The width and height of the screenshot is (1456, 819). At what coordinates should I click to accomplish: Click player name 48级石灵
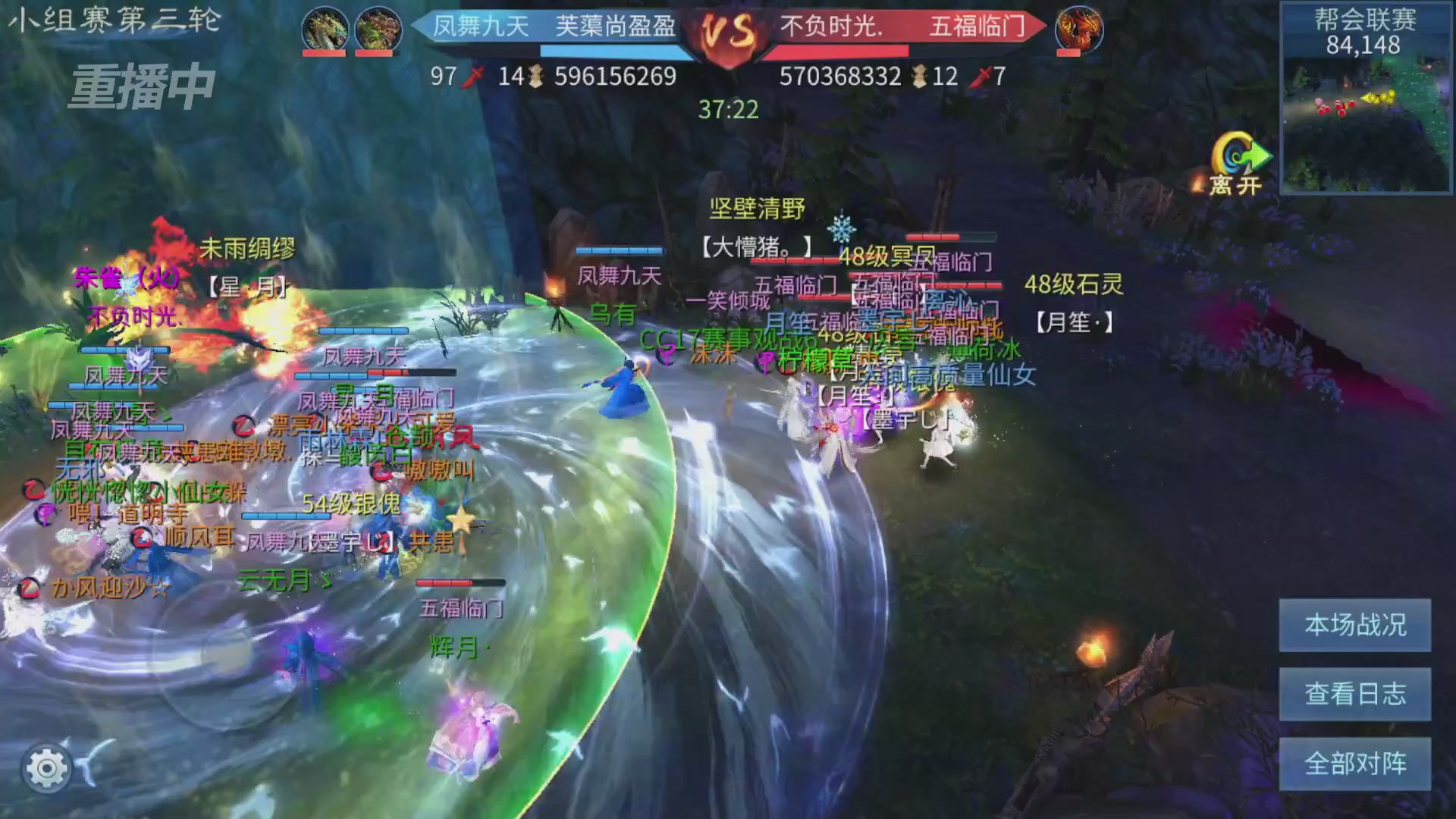pyautogui.click(x=1074, y=284)
